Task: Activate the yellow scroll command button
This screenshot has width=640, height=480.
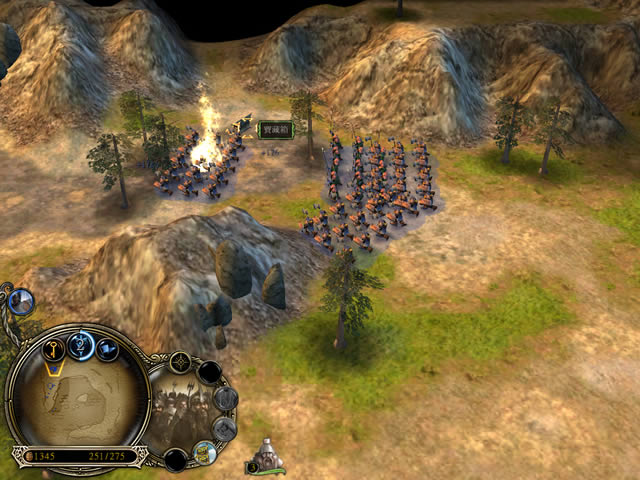Action: (204, 451)
